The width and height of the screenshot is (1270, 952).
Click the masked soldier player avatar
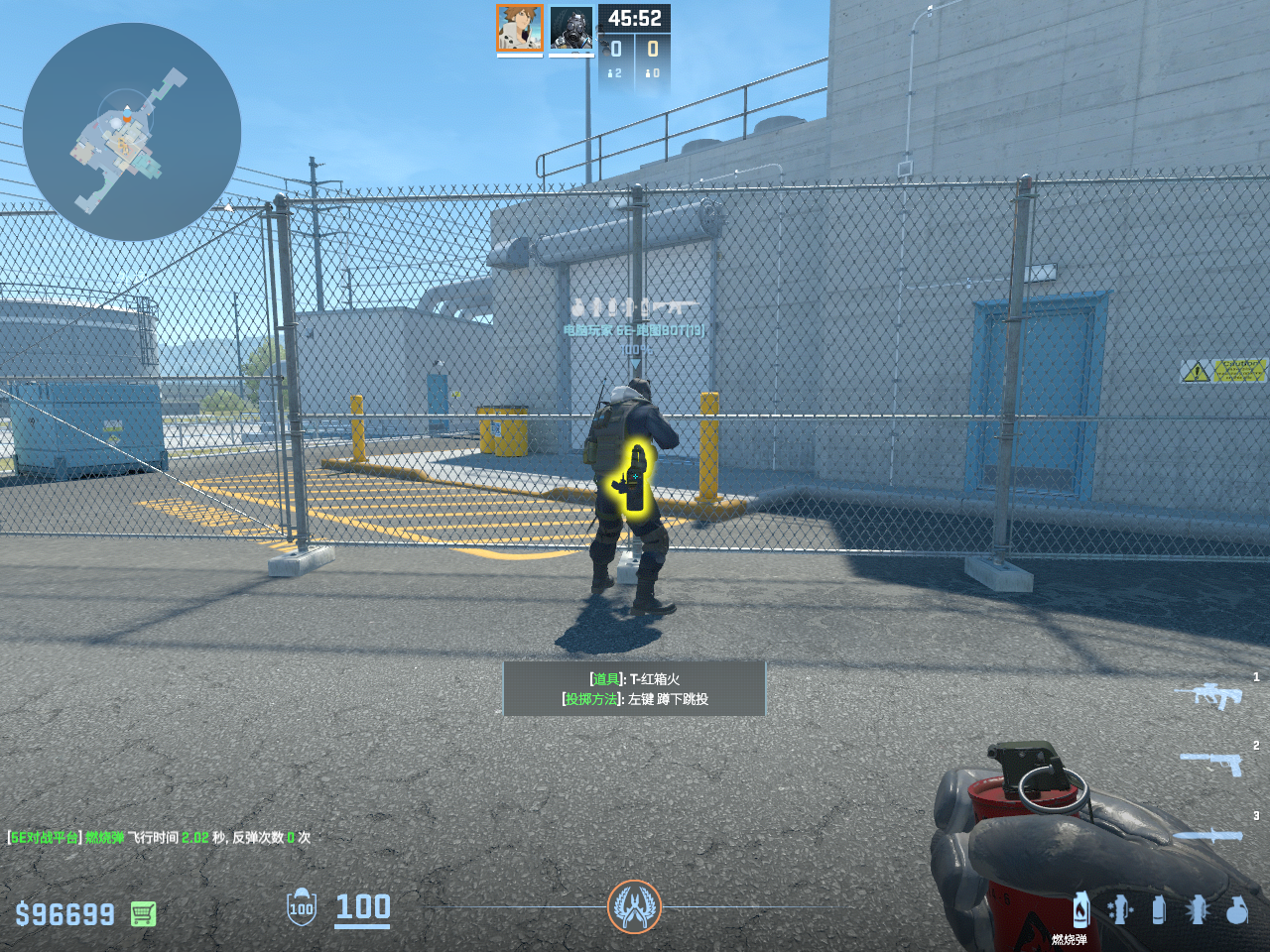point(571,28)
